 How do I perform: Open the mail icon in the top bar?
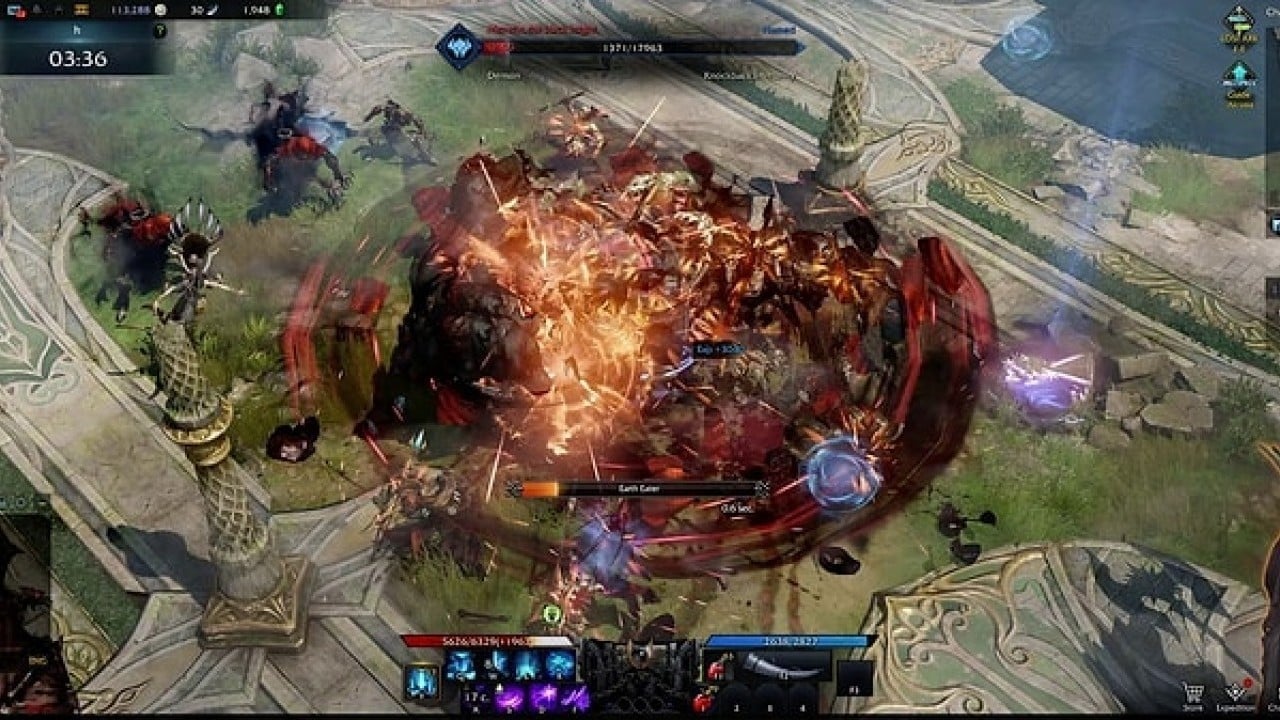[x=17, y=10]
